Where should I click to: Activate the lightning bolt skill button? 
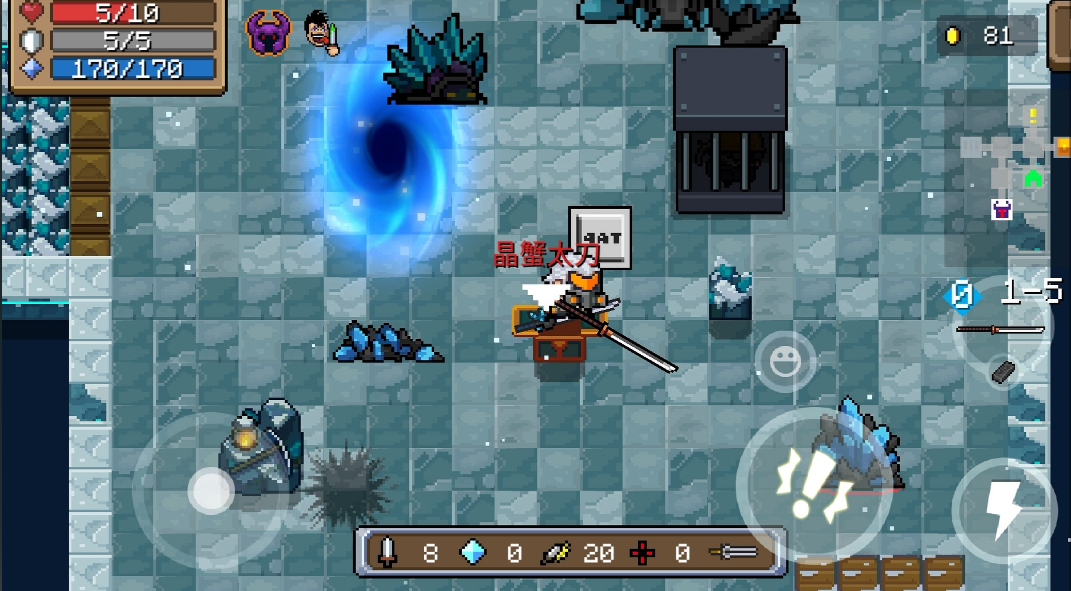click(x=1003, y=510)
